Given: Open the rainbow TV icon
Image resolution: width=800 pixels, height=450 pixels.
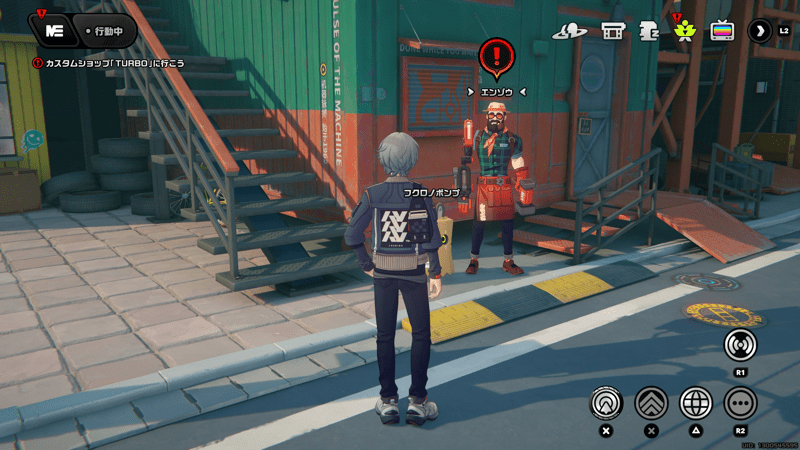Looking at the screenshot, I should pyautogui.click(x=722, y=31).
